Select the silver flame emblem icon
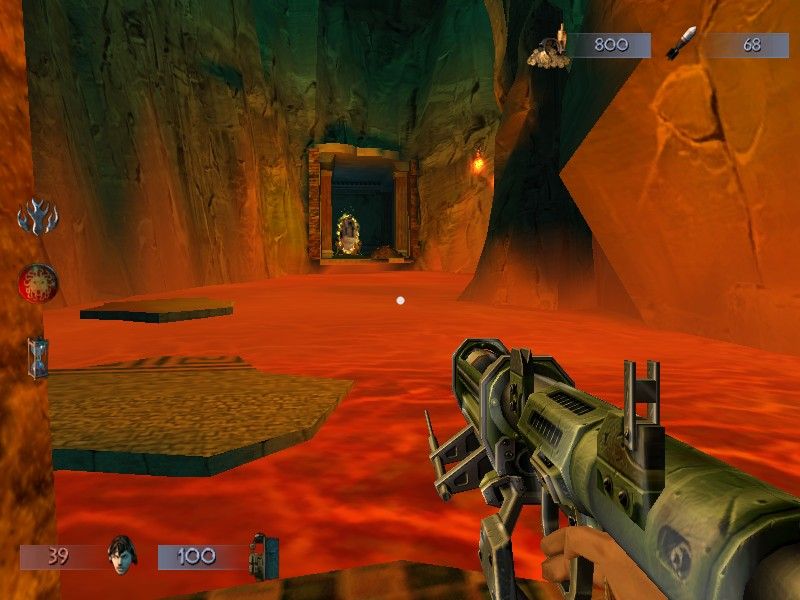This screenshot has width=800, height=600. [x=38, y=216]
